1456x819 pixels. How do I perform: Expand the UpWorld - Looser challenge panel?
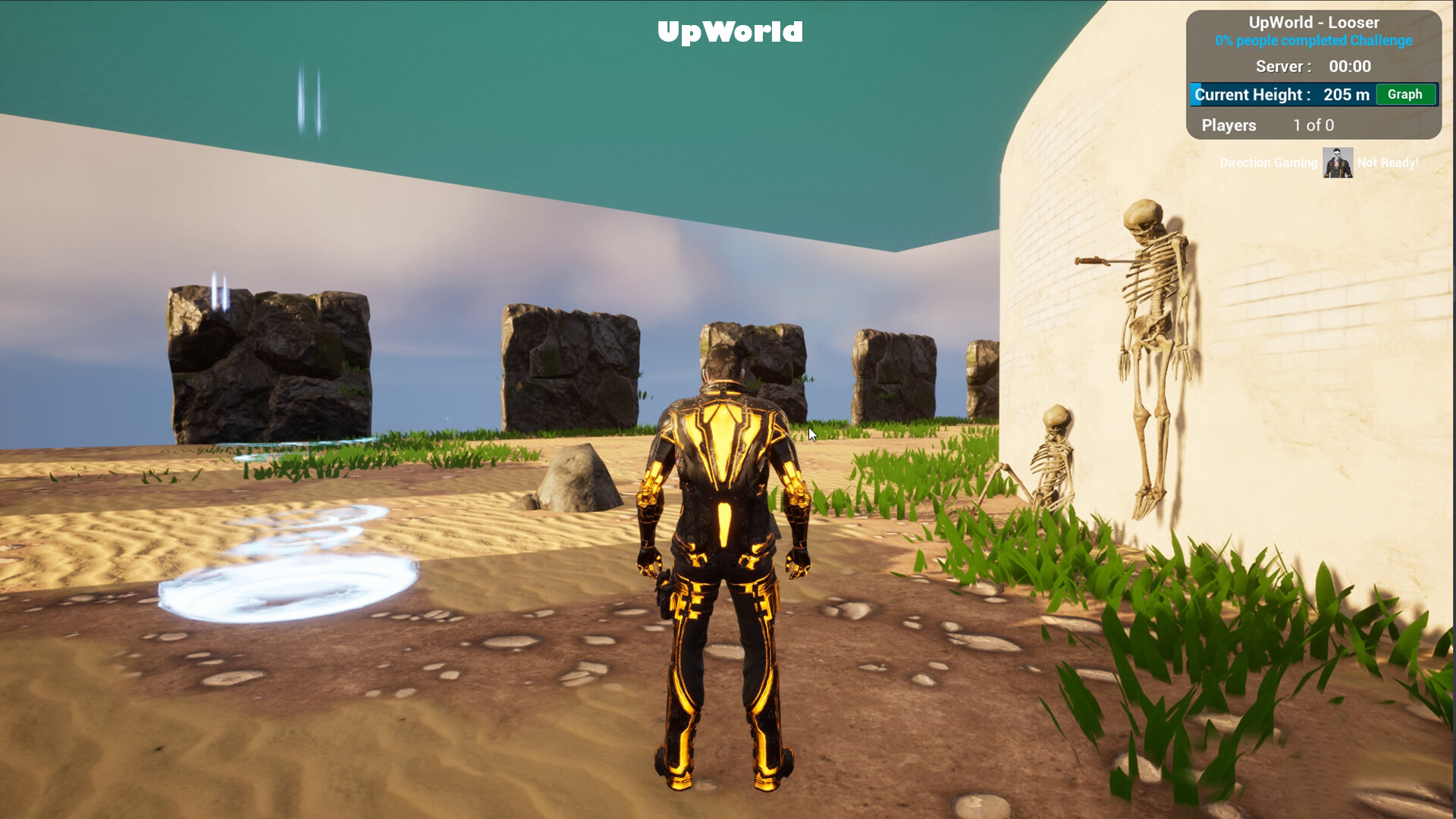pyautogui.click(x=1314, y=22)
